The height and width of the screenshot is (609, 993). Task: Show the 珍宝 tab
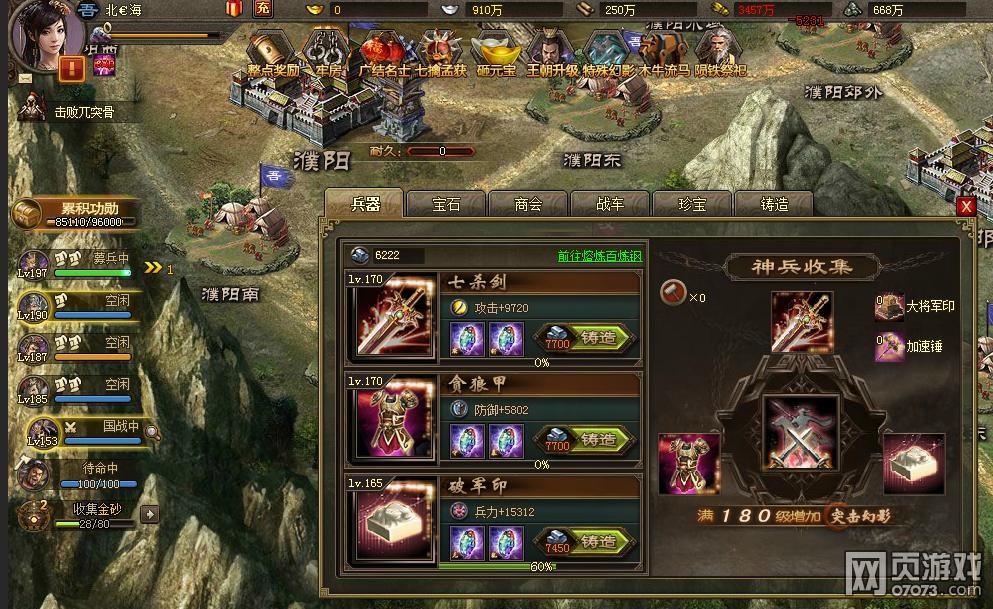click(x=692, y=204)
